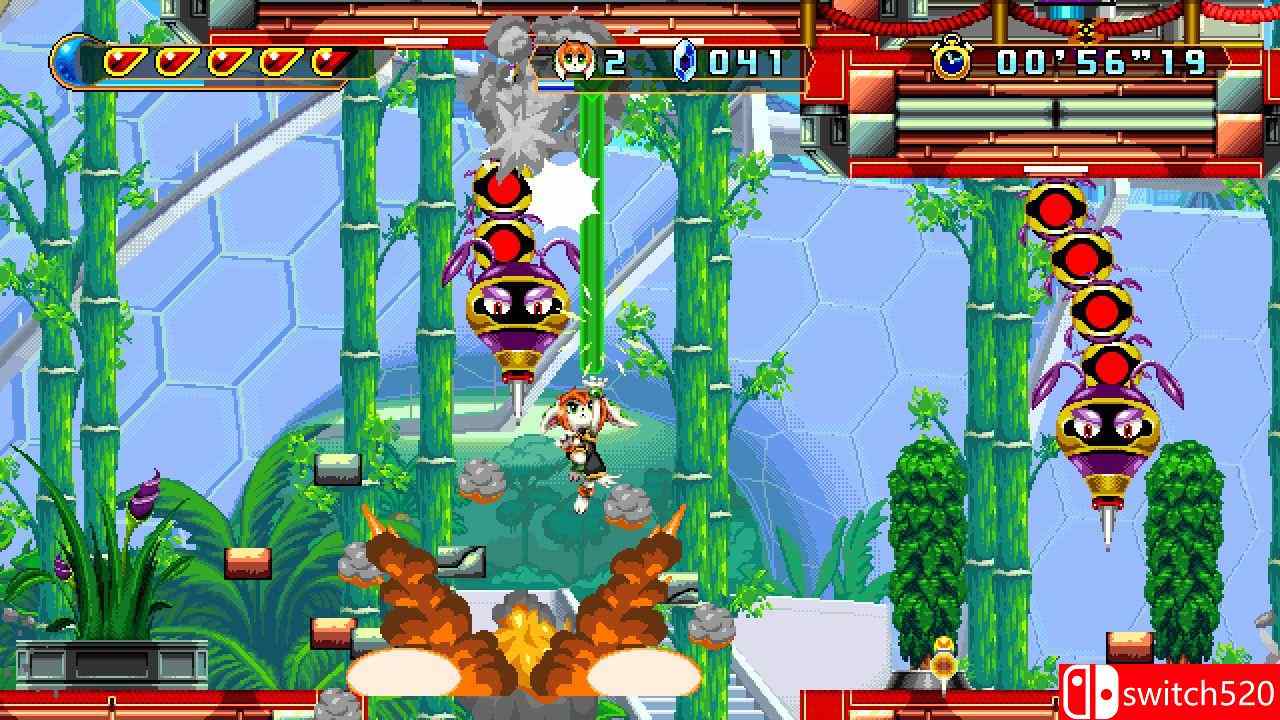The height and width of the screenshot is (720, 1280).
Task: Click the blue crystal gem counter icon
Action: (684, 59)
